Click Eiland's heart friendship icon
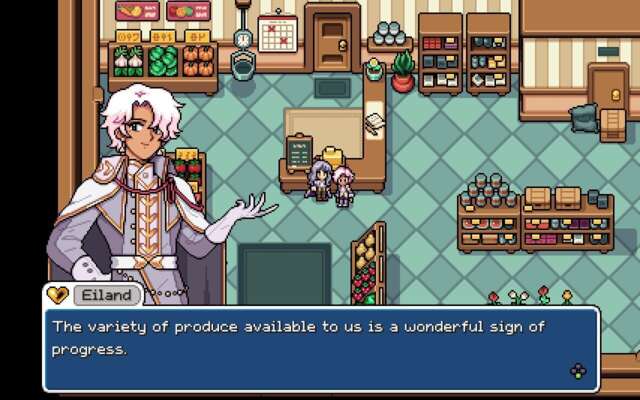640x400 pixels. point(58,295)
